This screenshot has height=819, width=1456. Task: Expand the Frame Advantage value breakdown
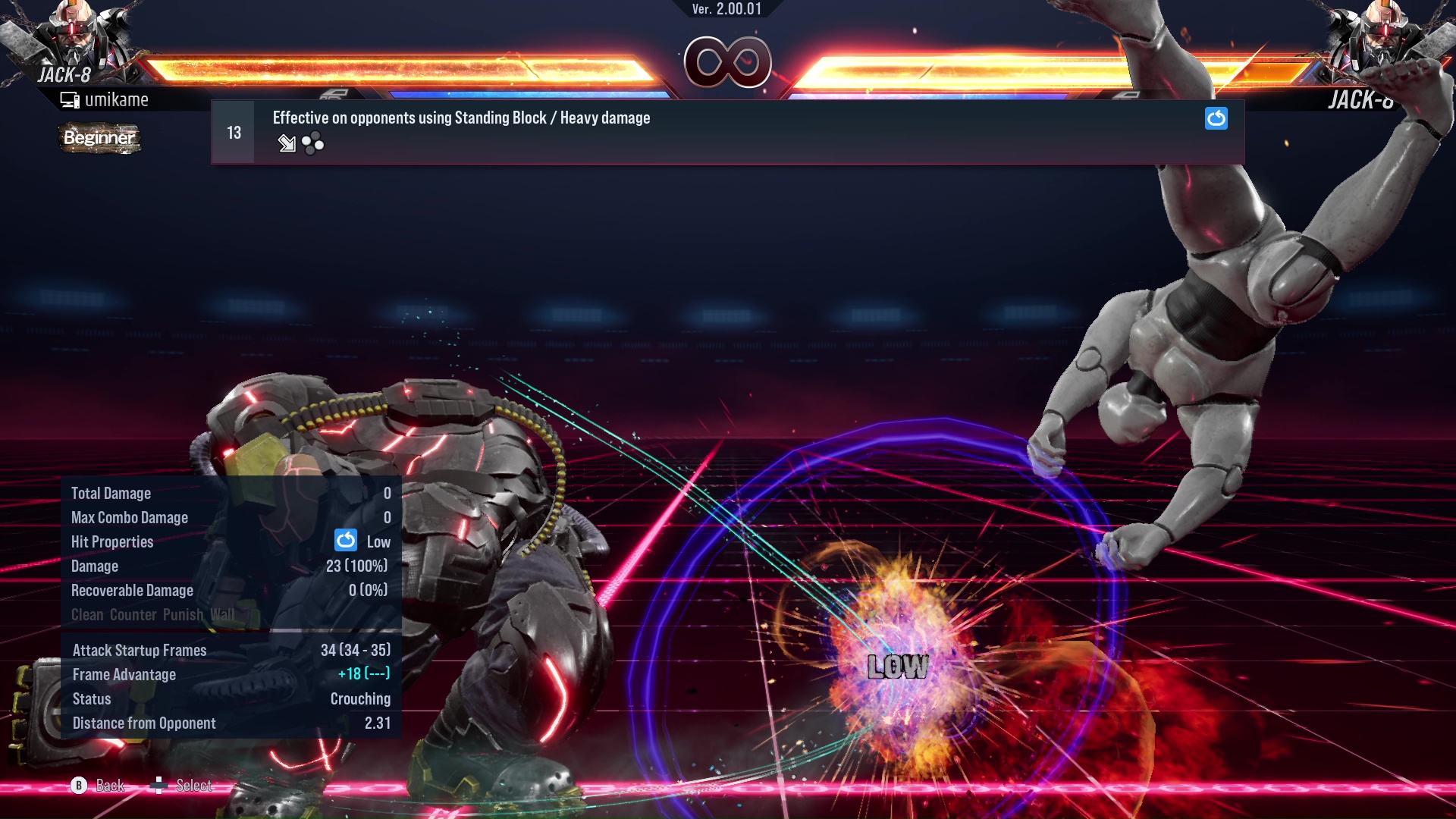[x=364, y=674]
